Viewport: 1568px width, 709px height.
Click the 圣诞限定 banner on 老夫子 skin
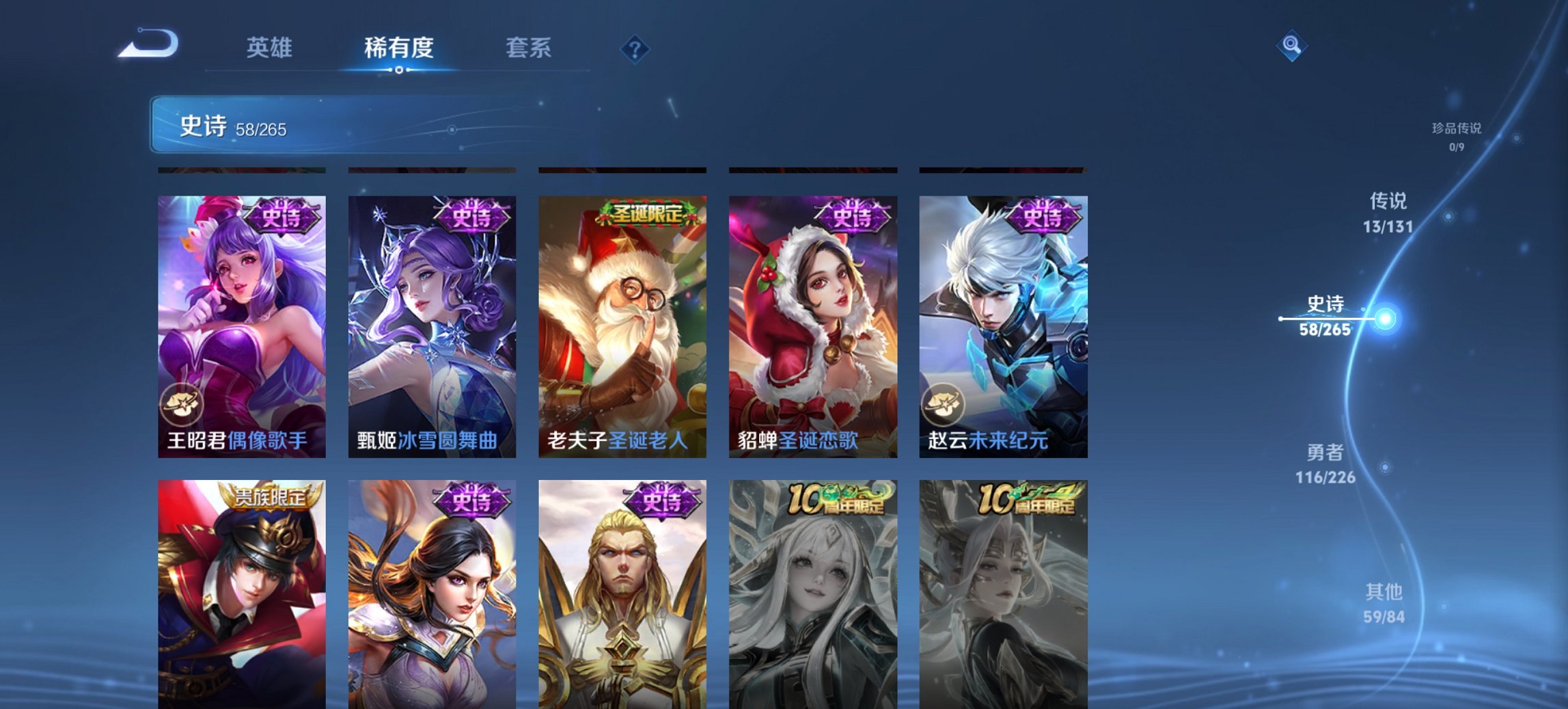pos(645,214)
